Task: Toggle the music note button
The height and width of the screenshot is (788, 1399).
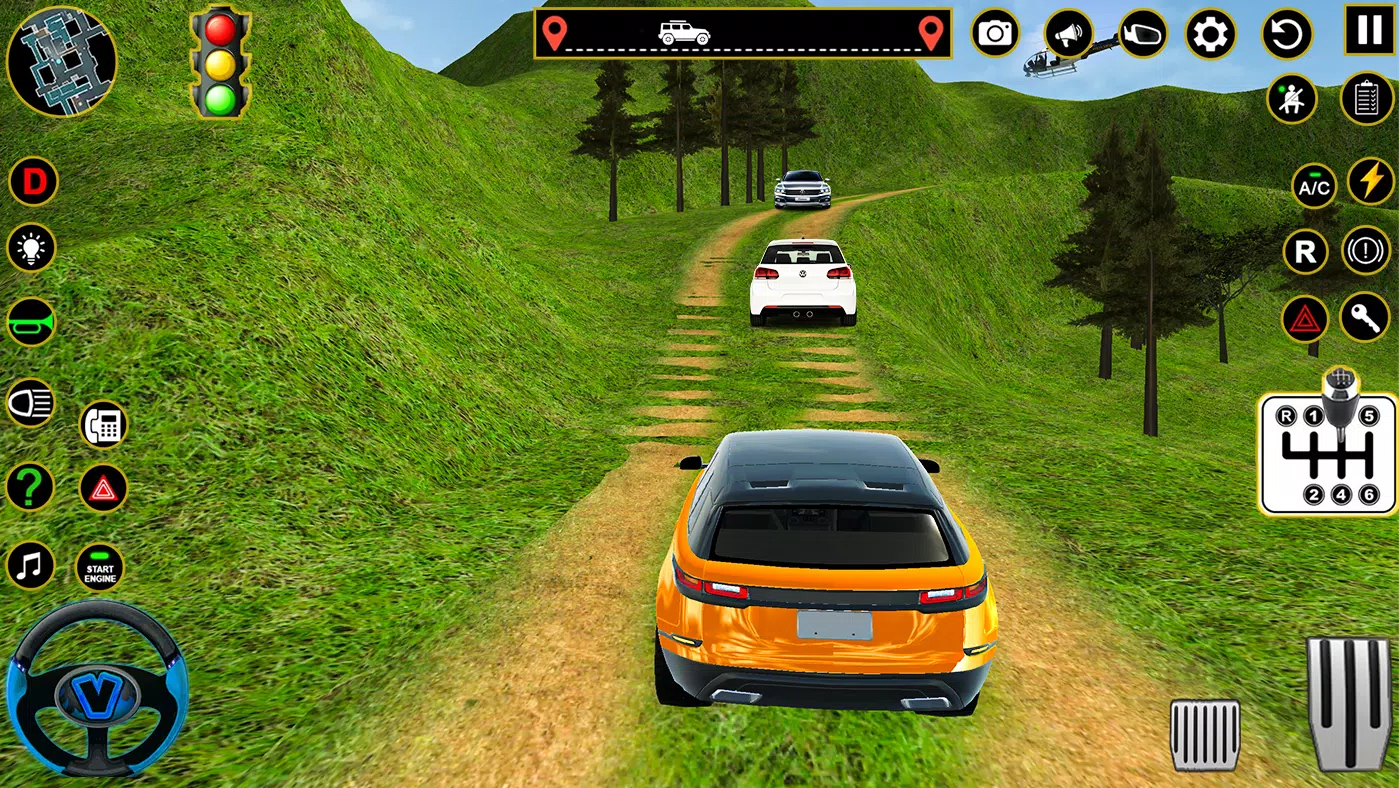Action: 31,565
